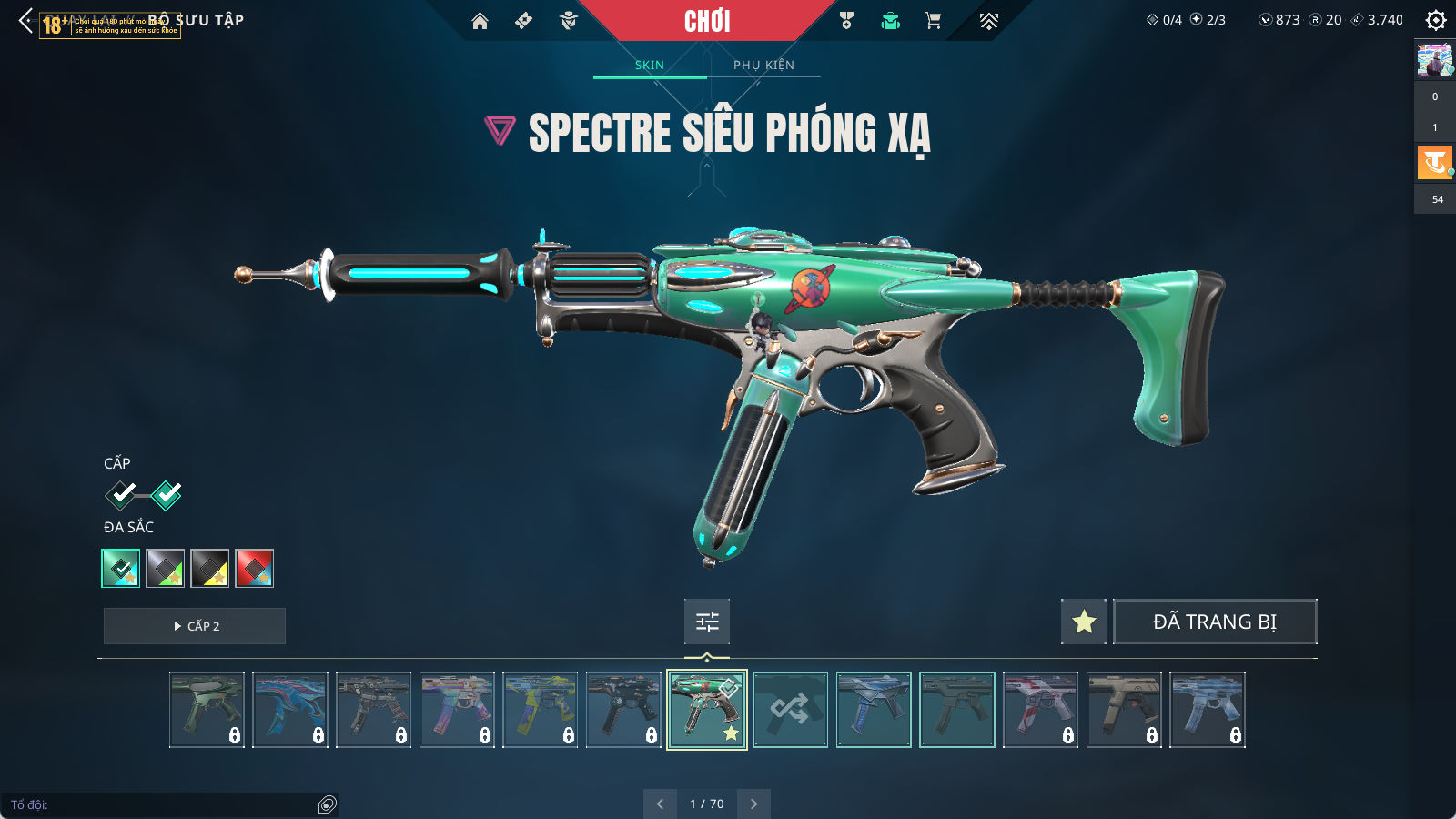The width and height of the screenshot is (1456, 819).
Task: Go to the previous skin page
Action: 660,804
